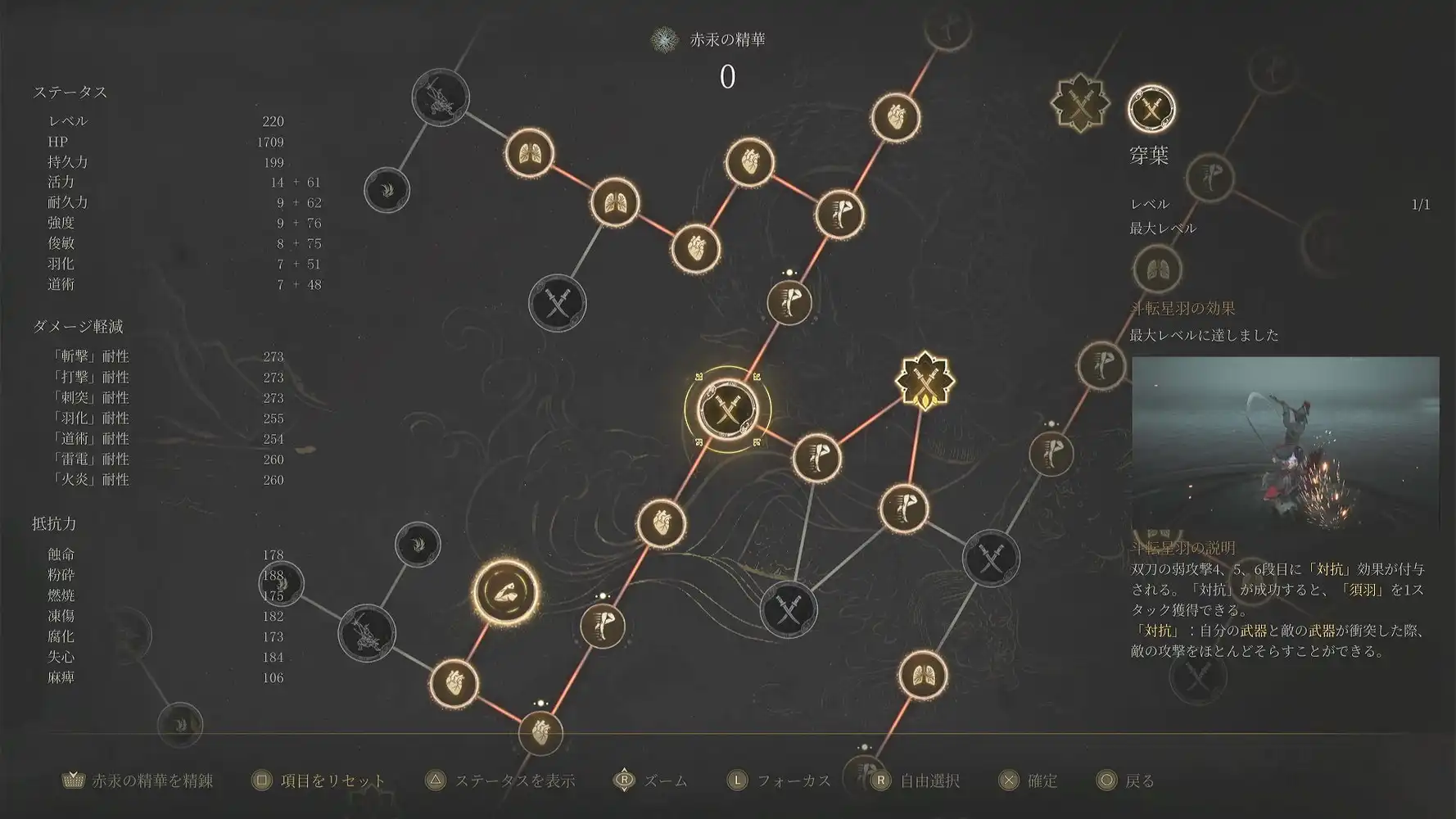Select the highlighted crossed swords skill node

coord(729,409)
